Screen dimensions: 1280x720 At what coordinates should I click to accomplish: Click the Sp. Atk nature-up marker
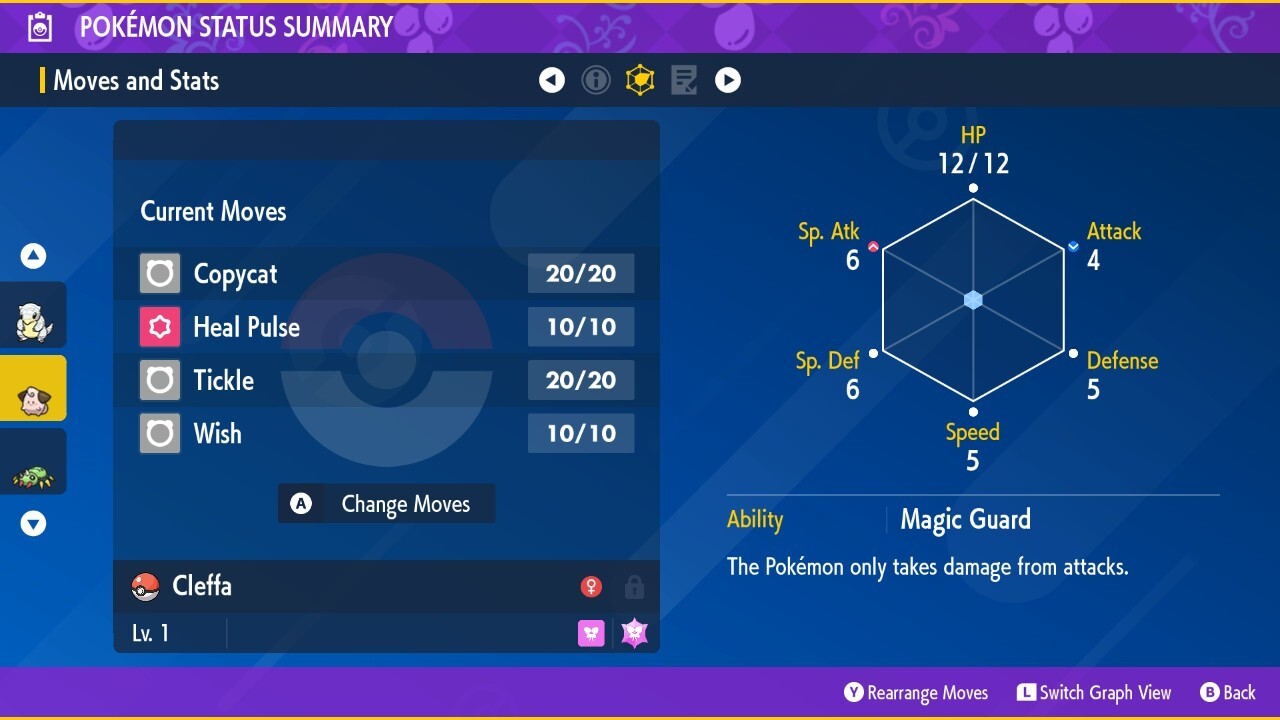pyautogui.click(x=872, y=245)
